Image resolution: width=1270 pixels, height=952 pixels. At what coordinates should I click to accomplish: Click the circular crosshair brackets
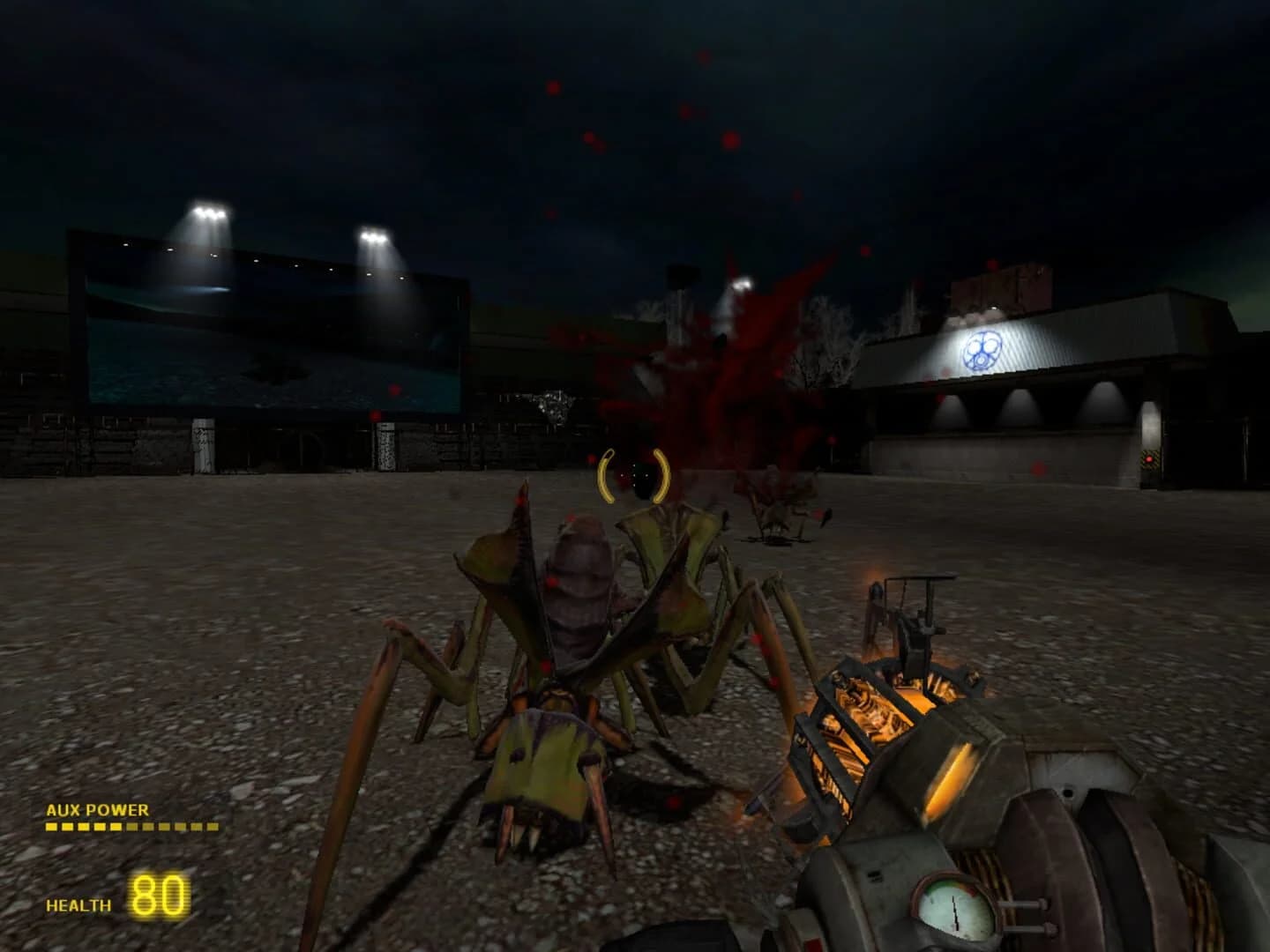click(x=632, y=474)
